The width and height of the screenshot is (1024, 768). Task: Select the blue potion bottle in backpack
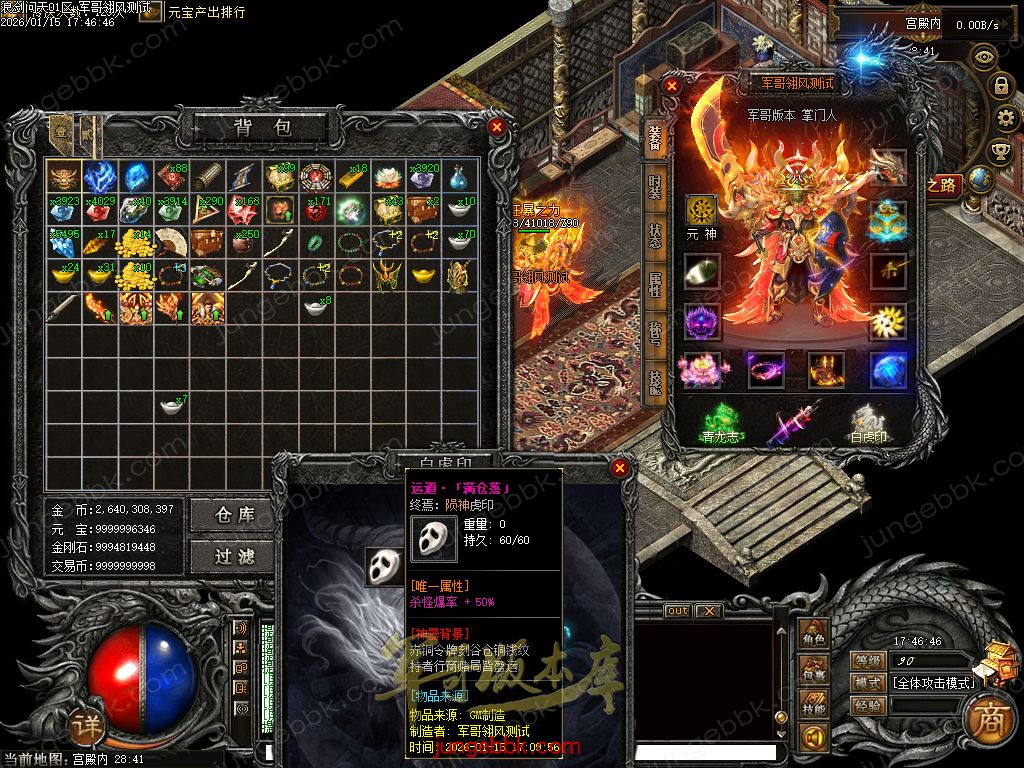[460, 177]
